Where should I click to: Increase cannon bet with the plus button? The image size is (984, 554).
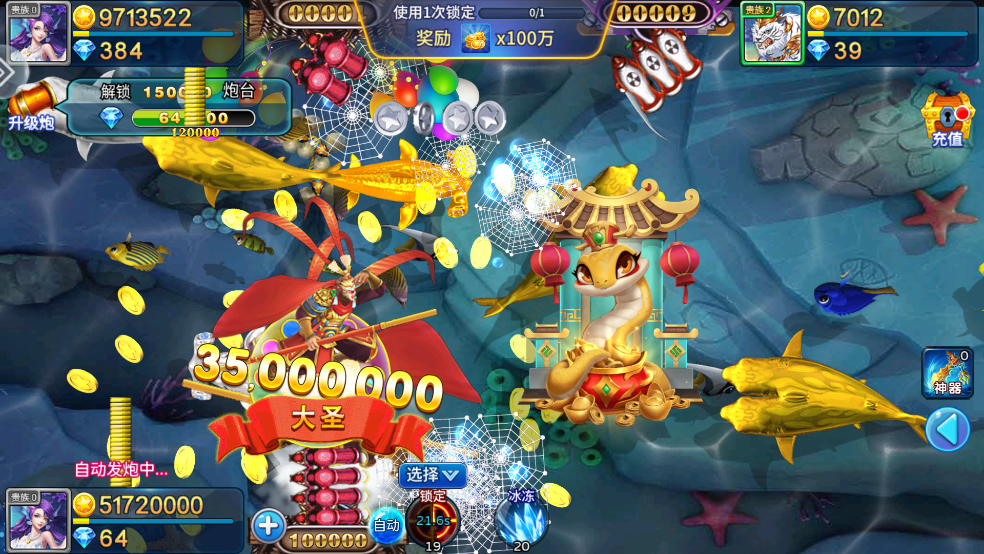click(x=268, y=525)
